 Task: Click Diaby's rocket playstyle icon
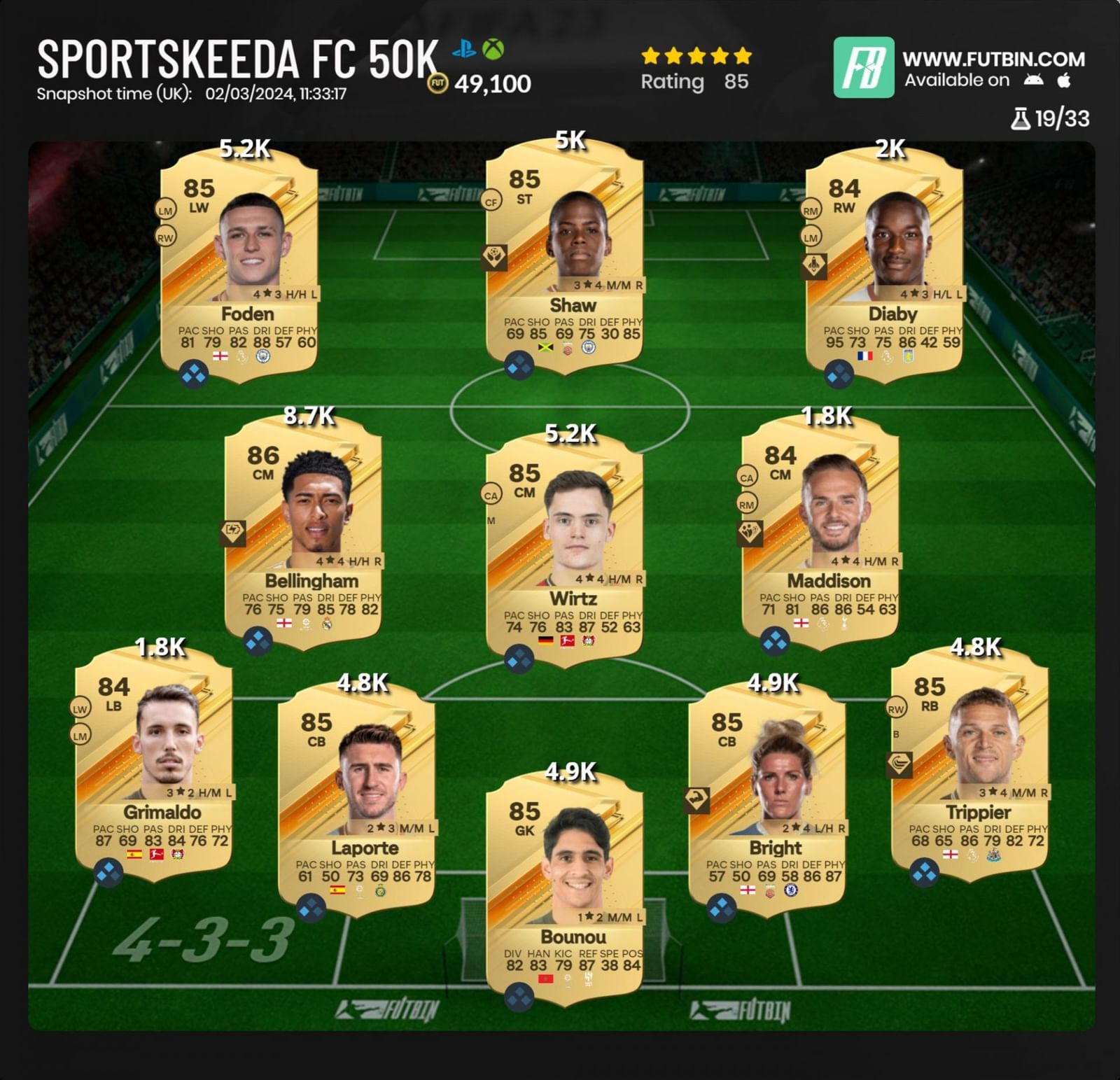tap(814, 265)
